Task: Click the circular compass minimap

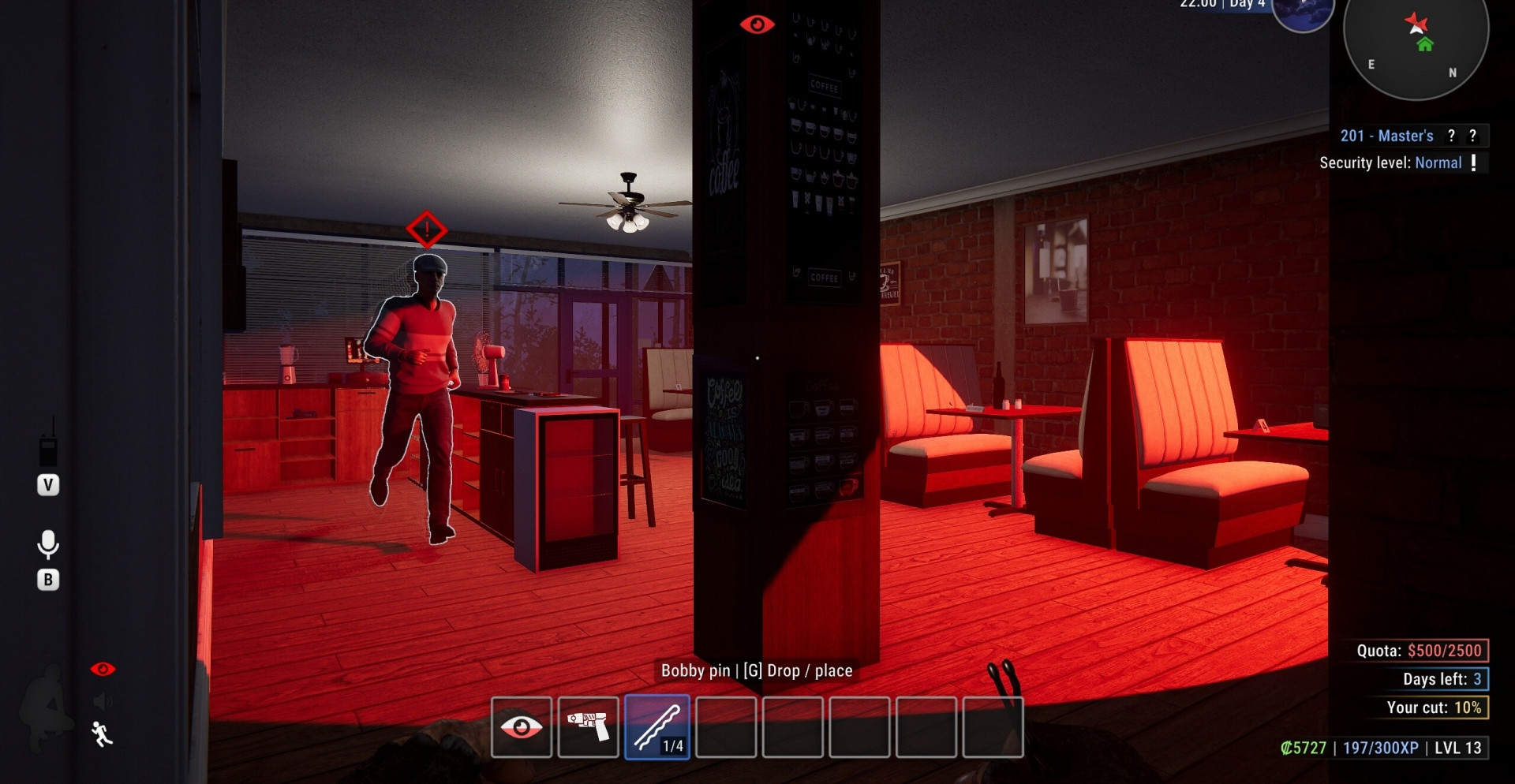Action: point(1416,47)
